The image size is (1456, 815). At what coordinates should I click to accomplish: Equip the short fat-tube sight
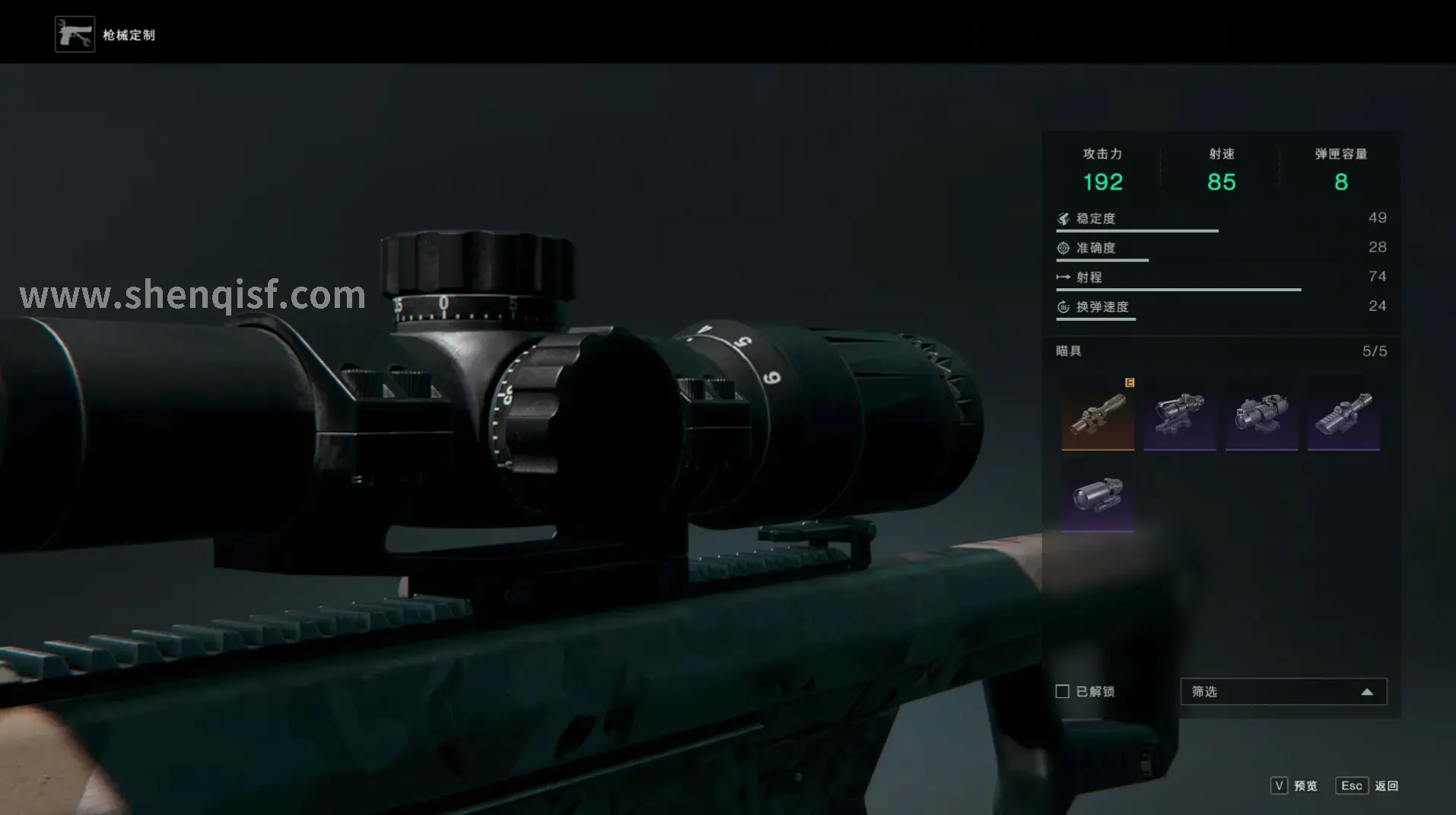(1098, 496)
